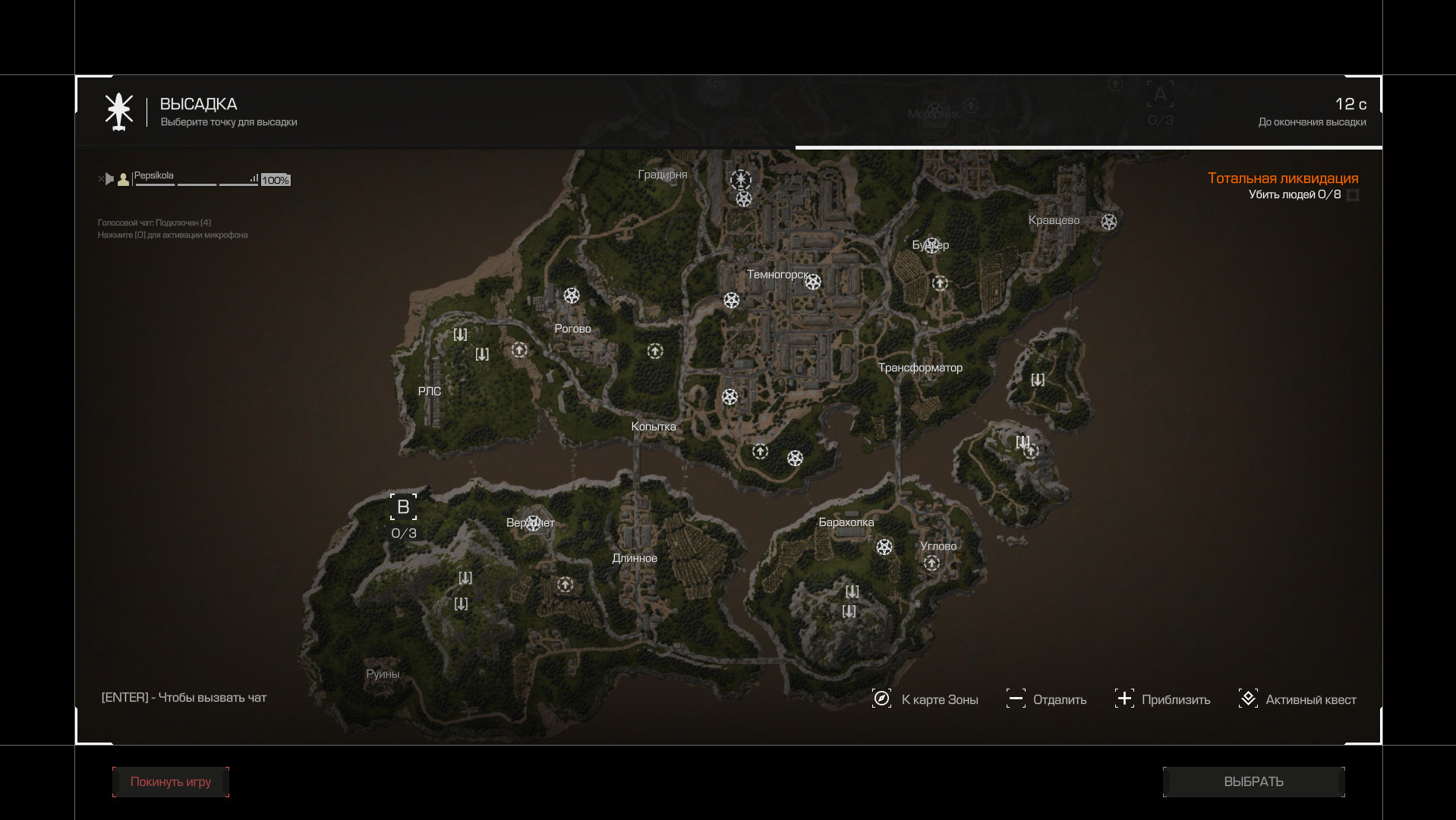
Task: Toggle the Убить людей objective checkbox
Action: click(x=1352, y=195)
